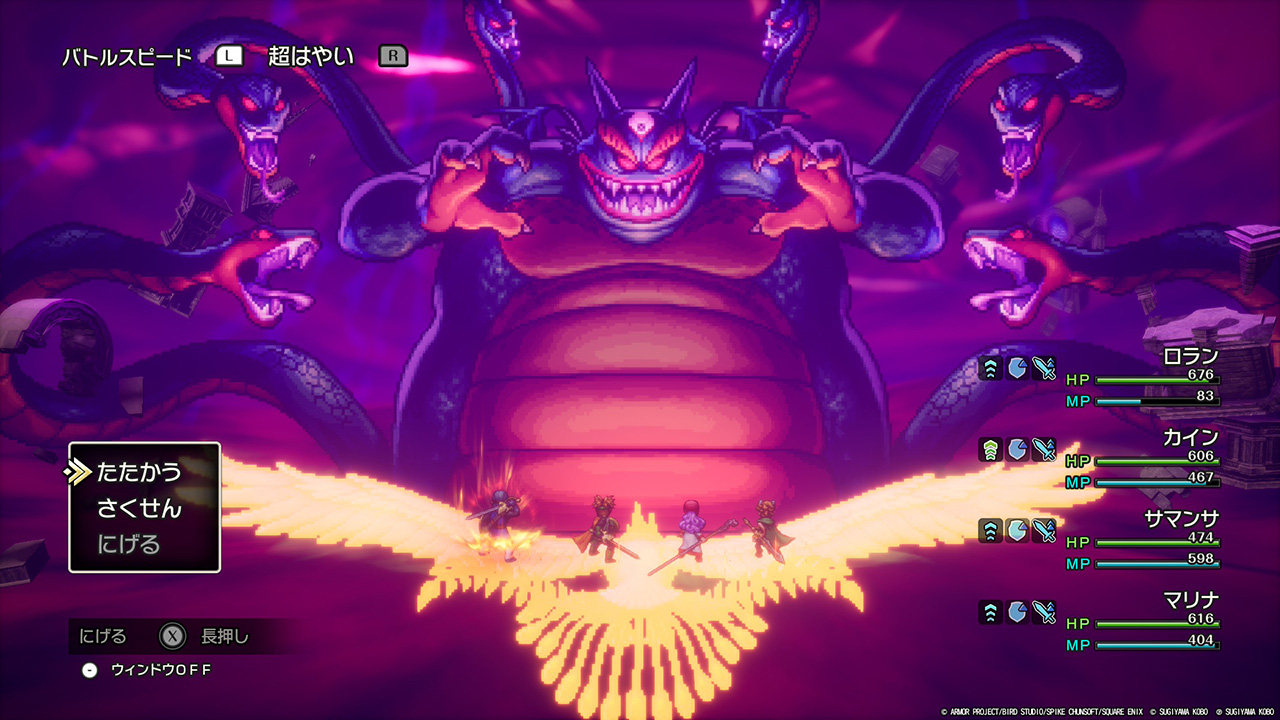This screenshot has width=1280, height=720.
Task: Pick the にげる command in the menu
Action: point(128,545)
